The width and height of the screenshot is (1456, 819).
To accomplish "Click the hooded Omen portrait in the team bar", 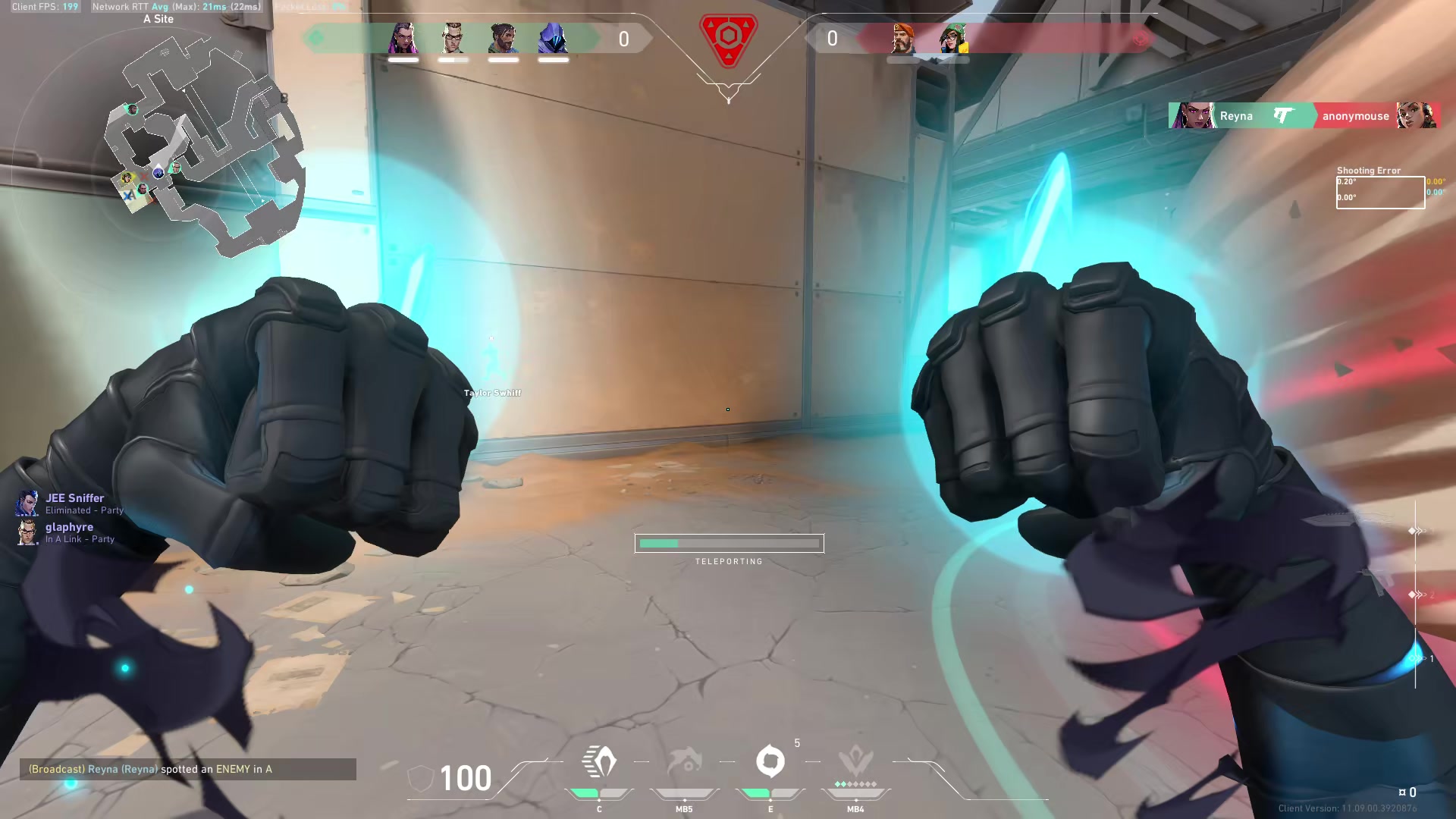I will click(x=553, y=39).
